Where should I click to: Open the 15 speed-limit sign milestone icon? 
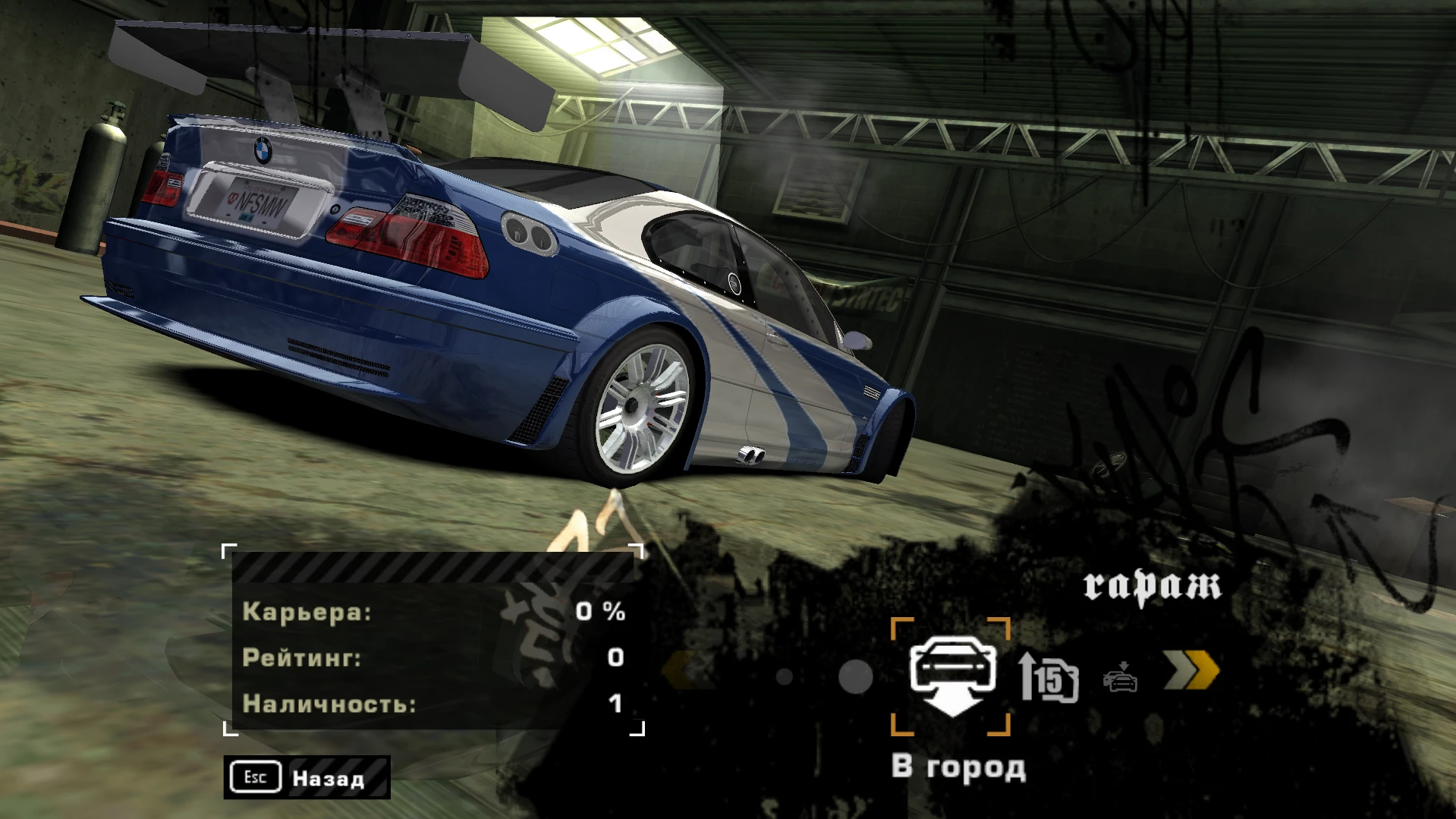point(1056,679)
